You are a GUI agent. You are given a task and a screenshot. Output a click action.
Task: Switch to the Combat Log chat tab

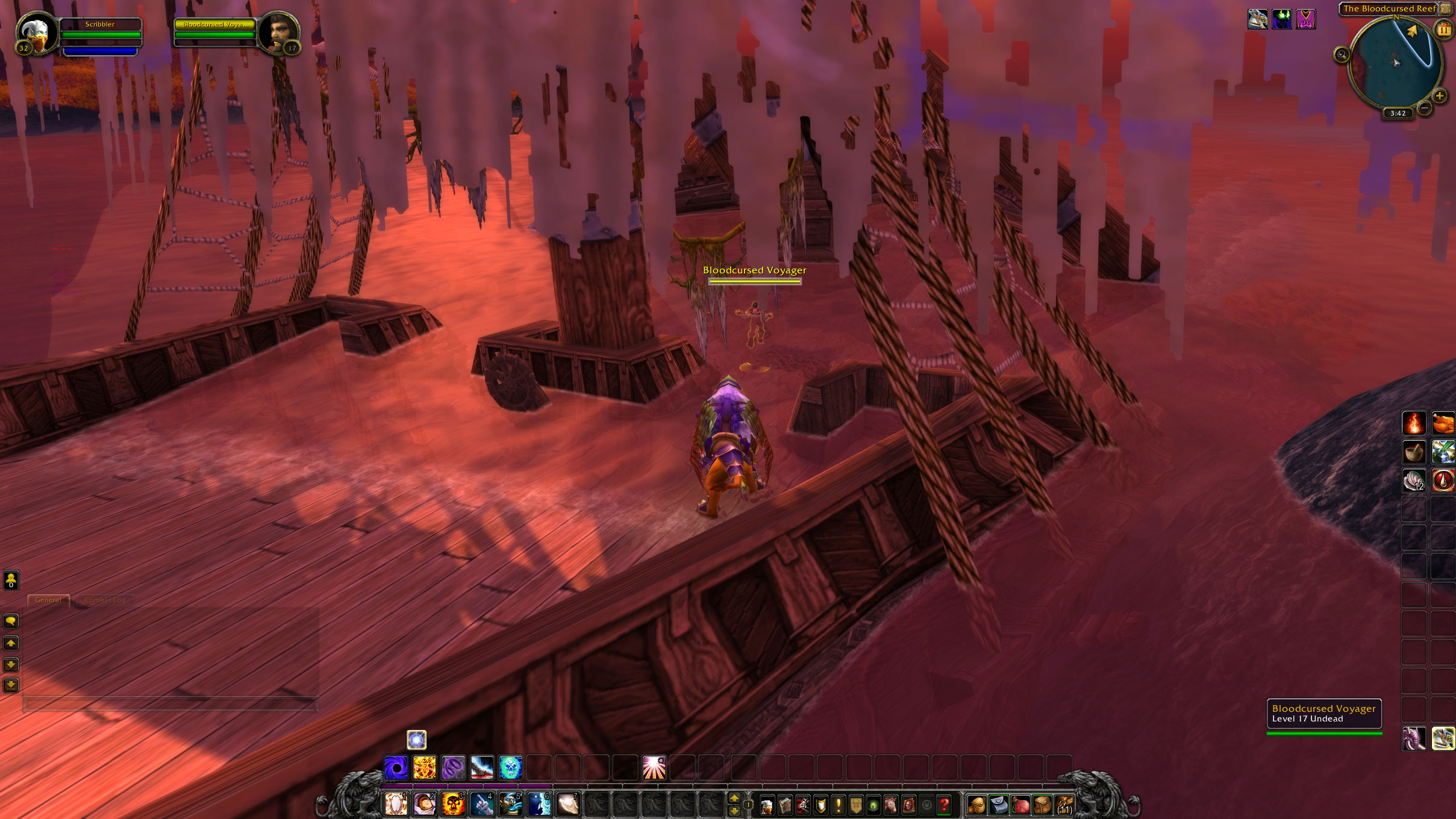pos(105,600)
